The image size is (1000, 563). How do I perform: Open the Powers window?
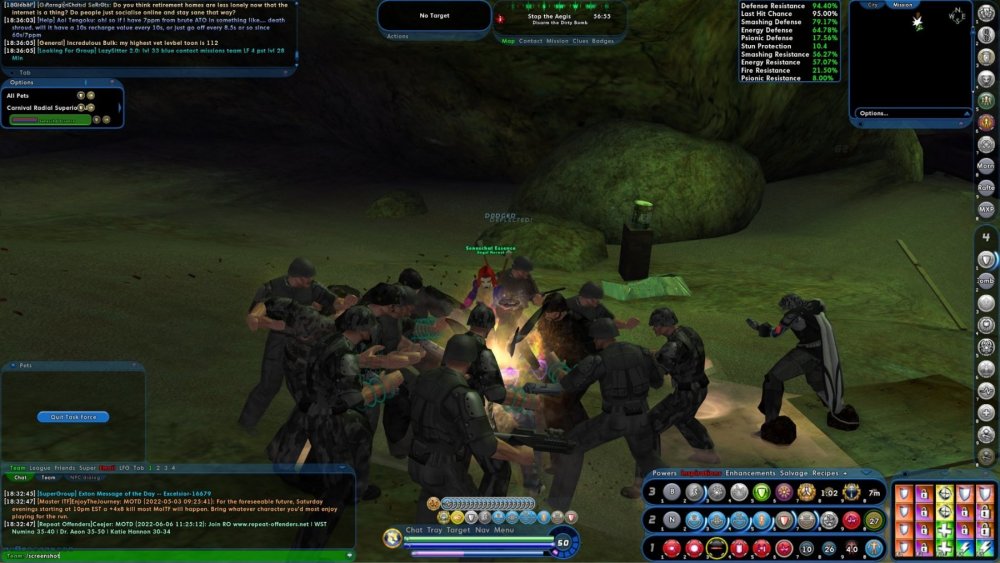[x=664, y=472]
